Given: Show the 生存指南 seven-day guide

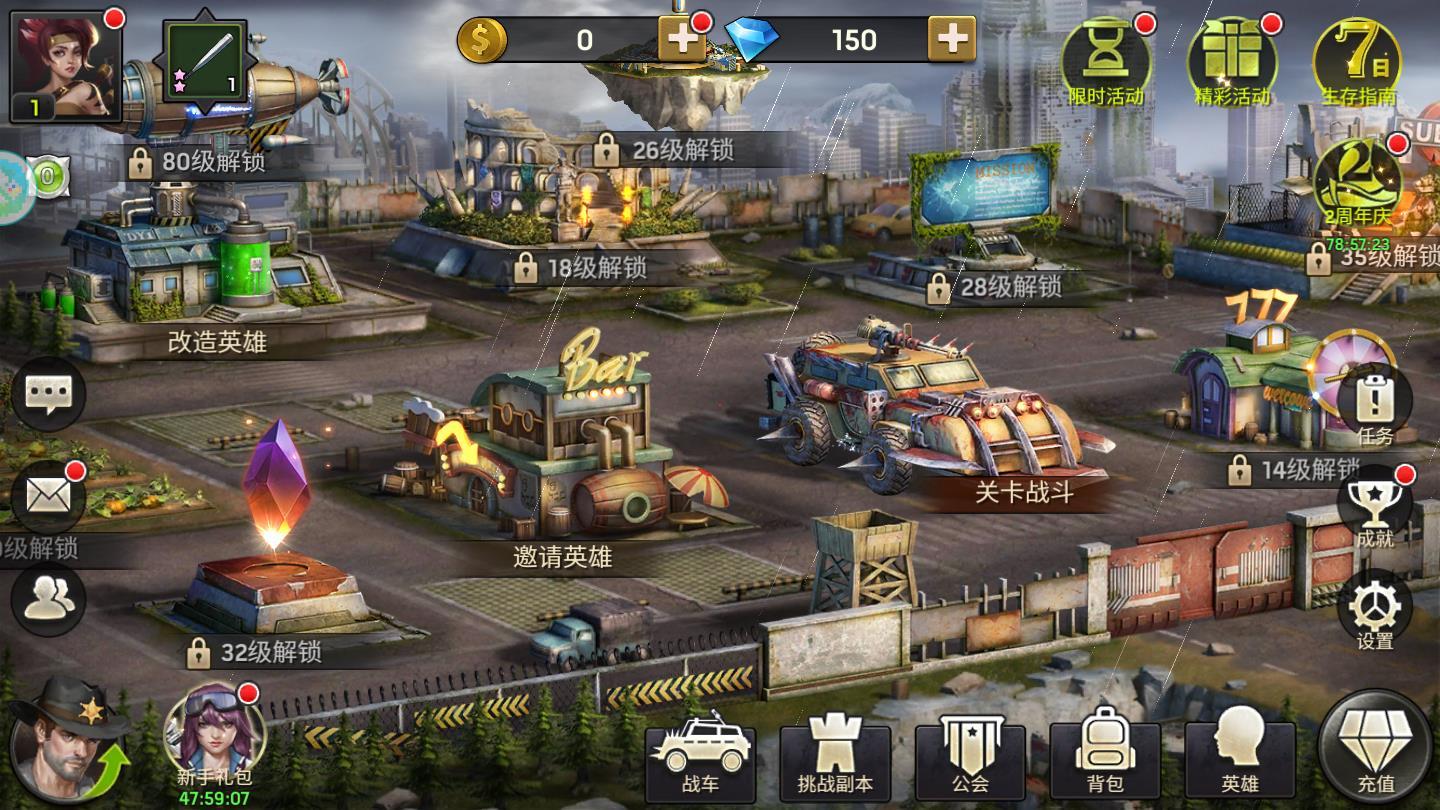Looking at the screenshot, I should coord(1357,62).
